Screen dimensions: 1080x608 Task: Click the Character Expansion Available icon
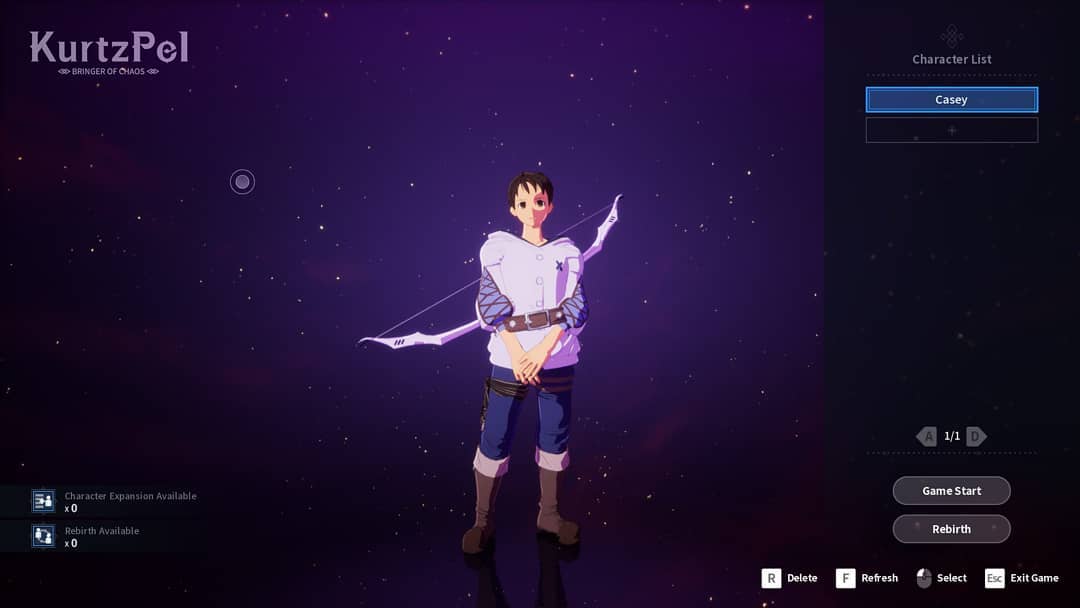(x=43, y=501)
